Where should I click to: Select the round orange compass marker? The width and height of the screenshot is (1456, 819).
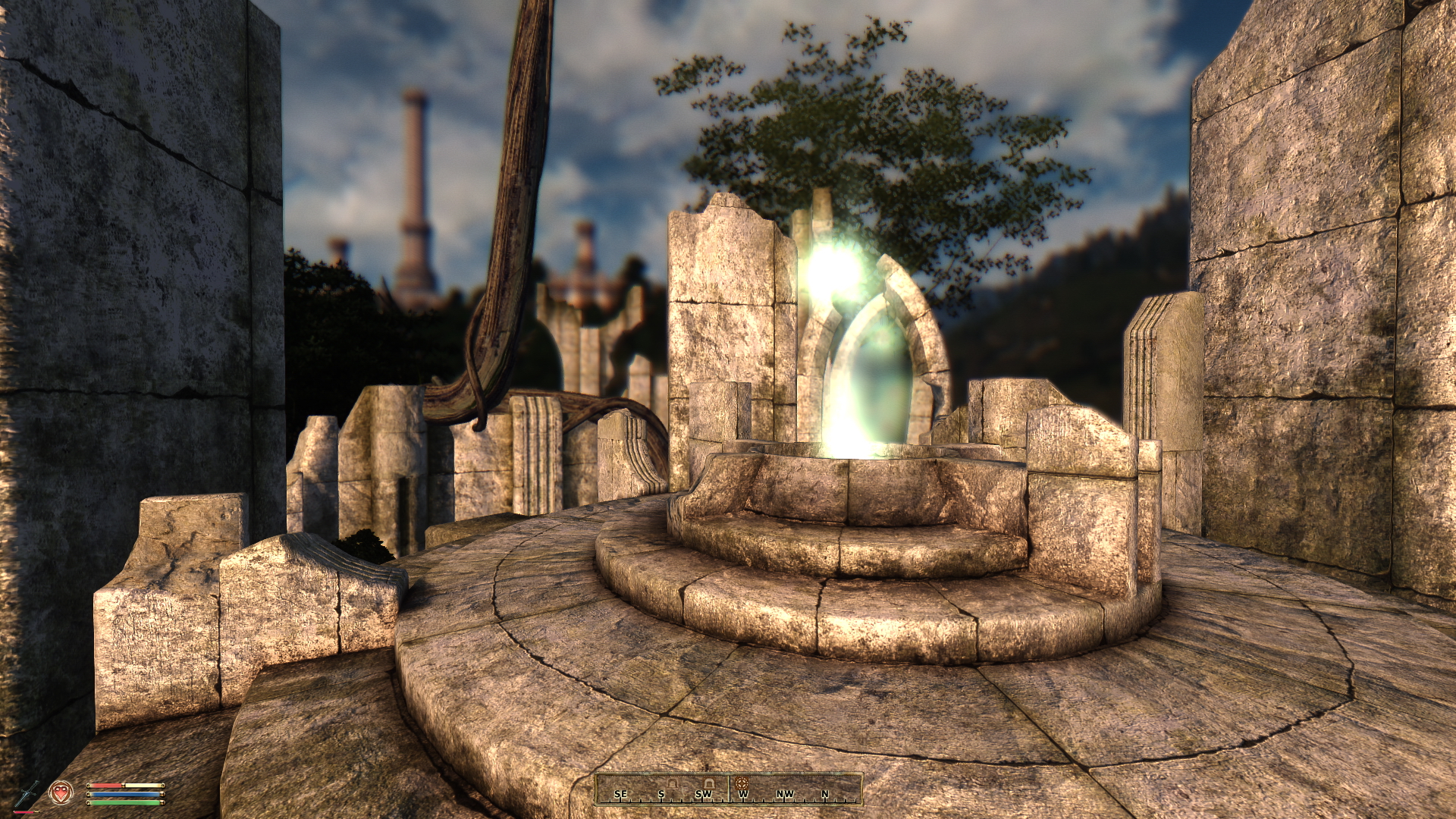coord(742,782)
